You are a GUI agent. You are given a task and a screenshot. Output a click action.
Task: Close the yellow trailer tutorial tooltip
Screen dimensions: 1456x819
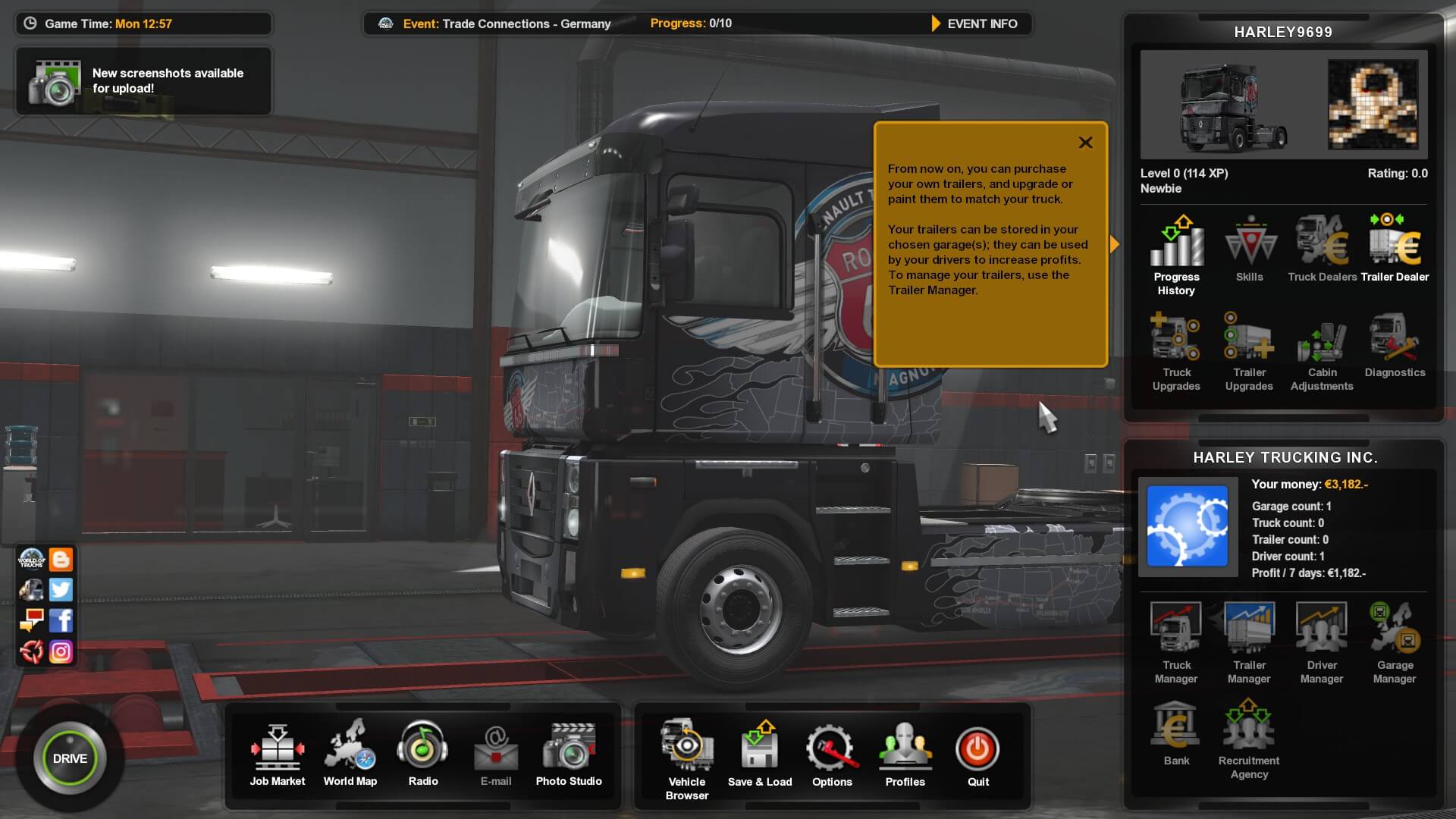pos(1085,143)
